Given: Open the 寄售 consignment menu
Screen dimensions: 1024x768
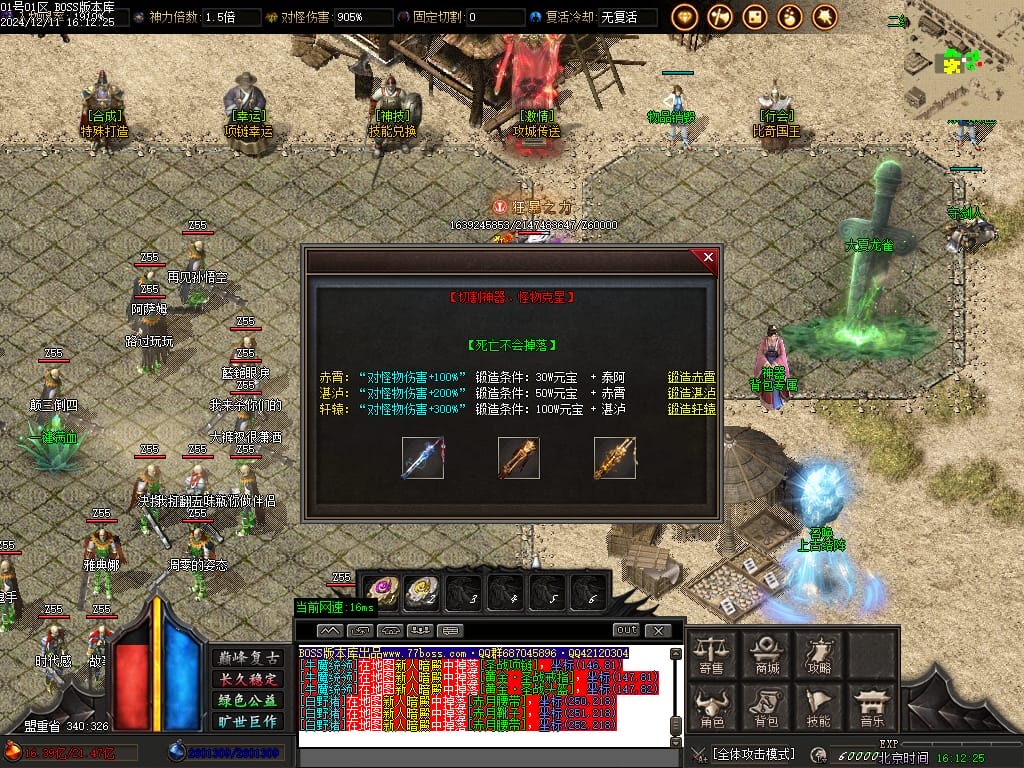Looking at the screenshot, I should tap(712, 655).
